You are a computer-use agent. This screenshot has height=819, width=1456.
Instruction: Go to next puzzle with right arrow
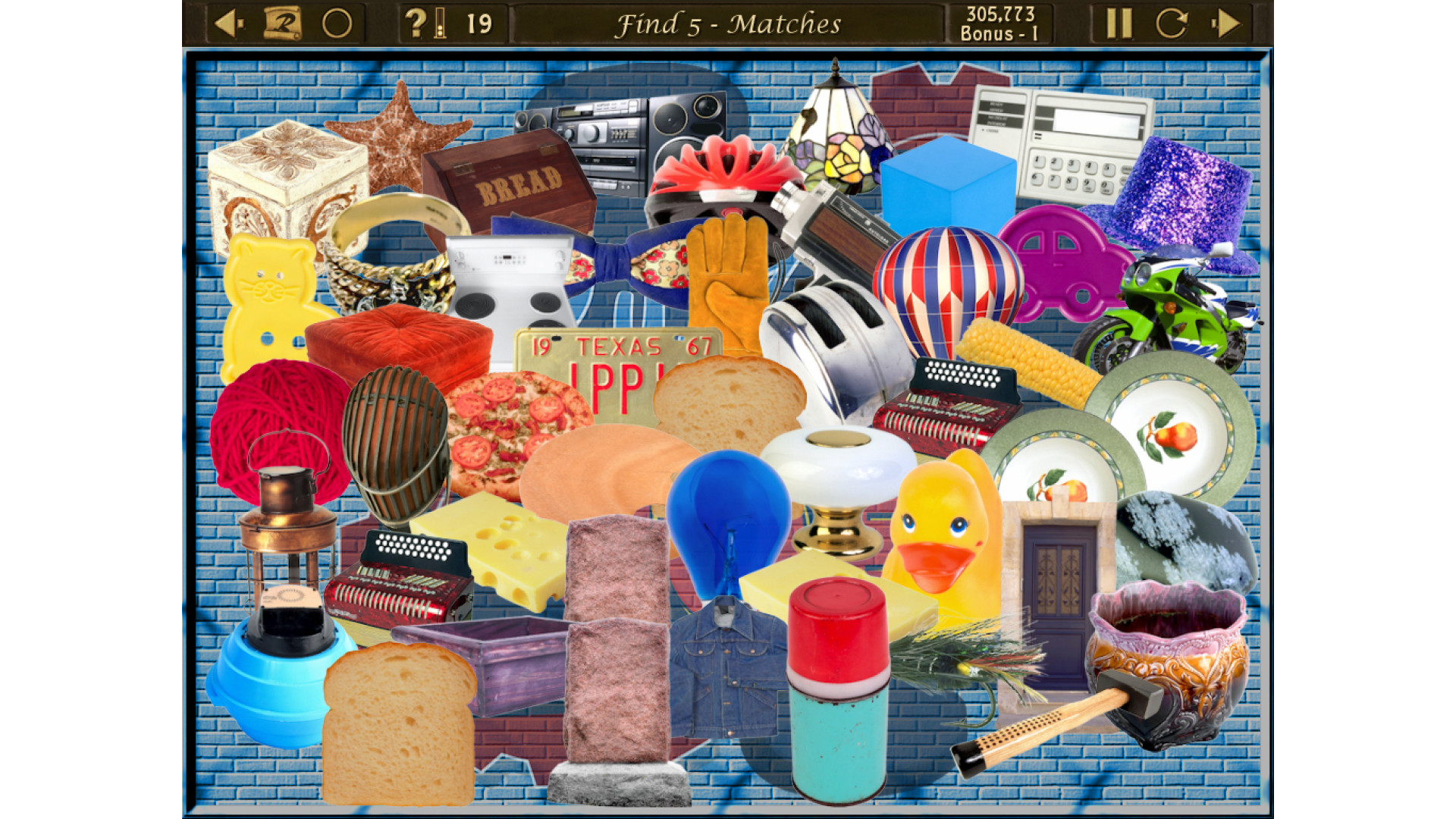pyautogui.click(x=1225, y=24)
